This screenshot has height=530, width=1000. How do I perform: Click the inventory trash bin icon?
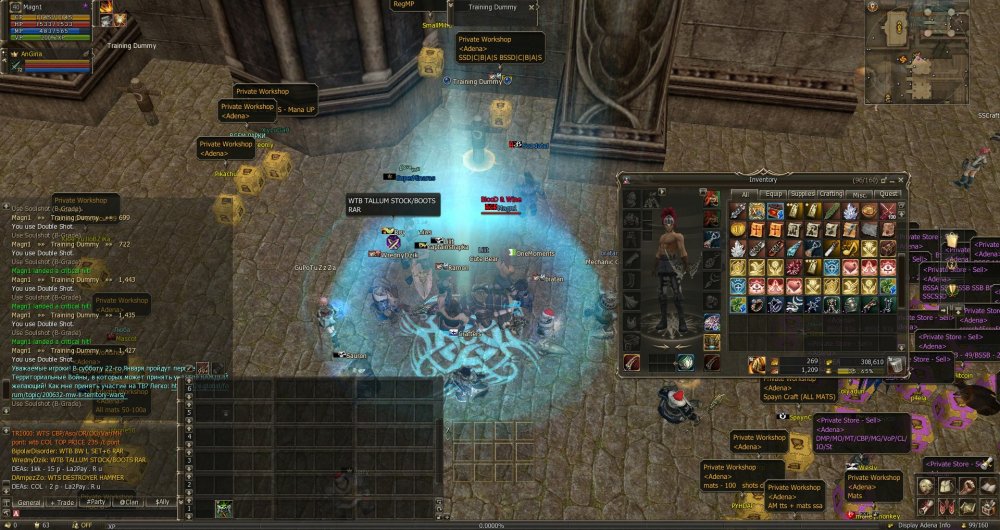pyautogui.click(x=898, y=365)
